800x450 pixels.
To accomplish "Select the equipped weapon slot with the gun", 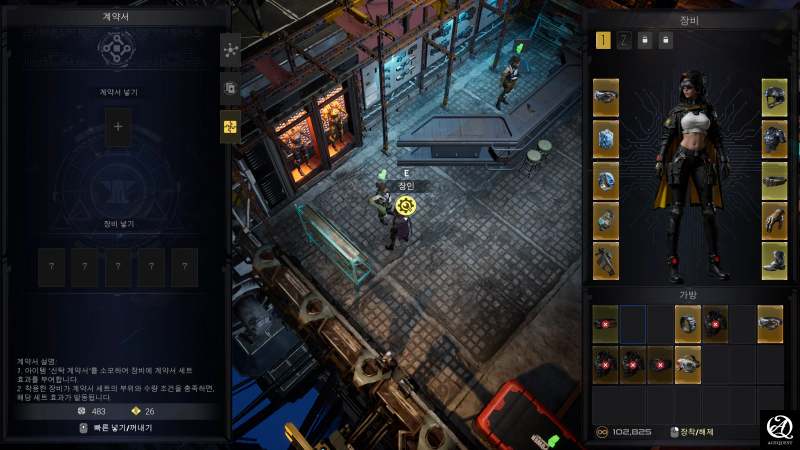I will pyautogui.click(x=606, y=260).
